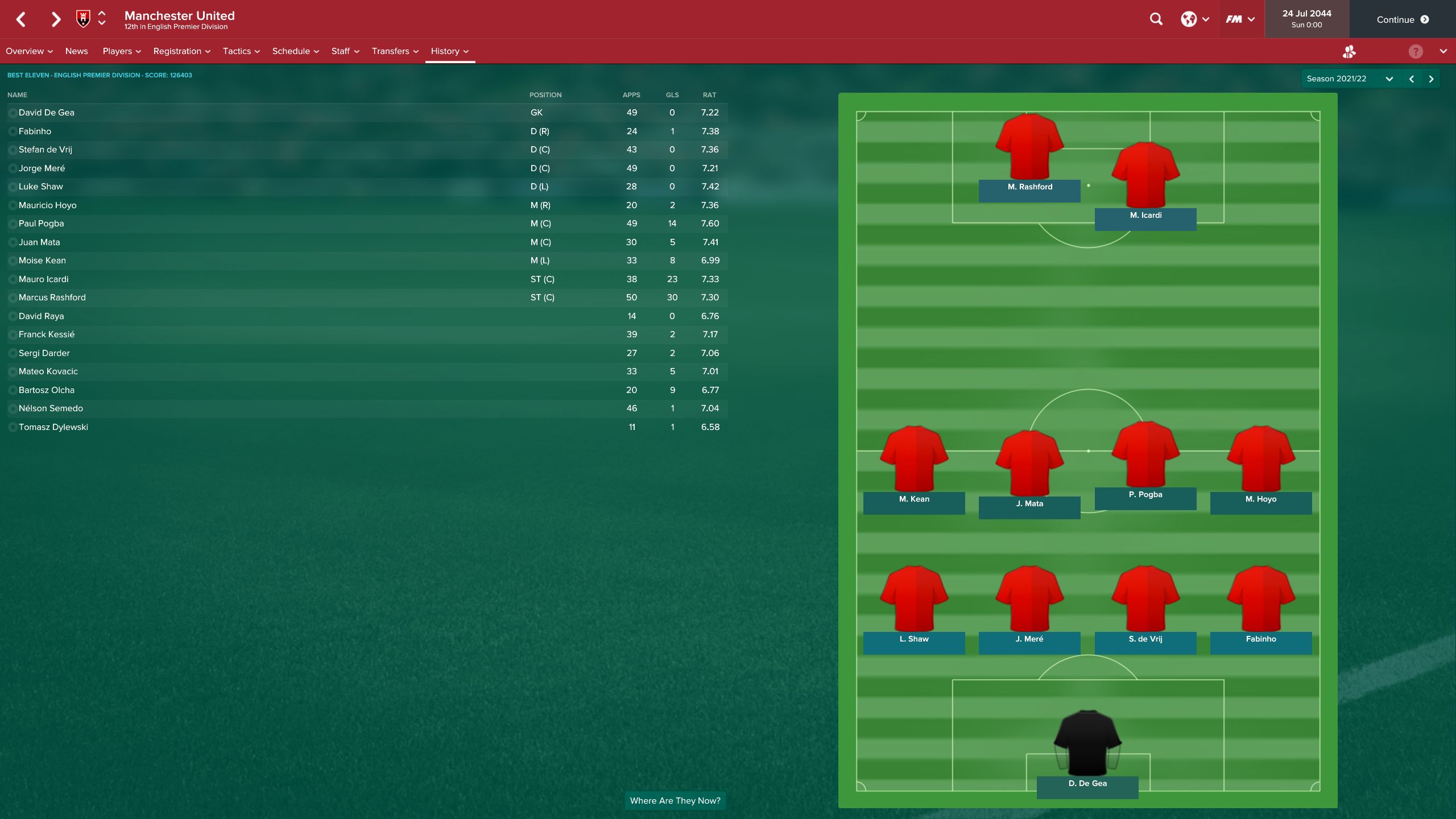Open the chevron beside the help icon

pos(1443,51)
